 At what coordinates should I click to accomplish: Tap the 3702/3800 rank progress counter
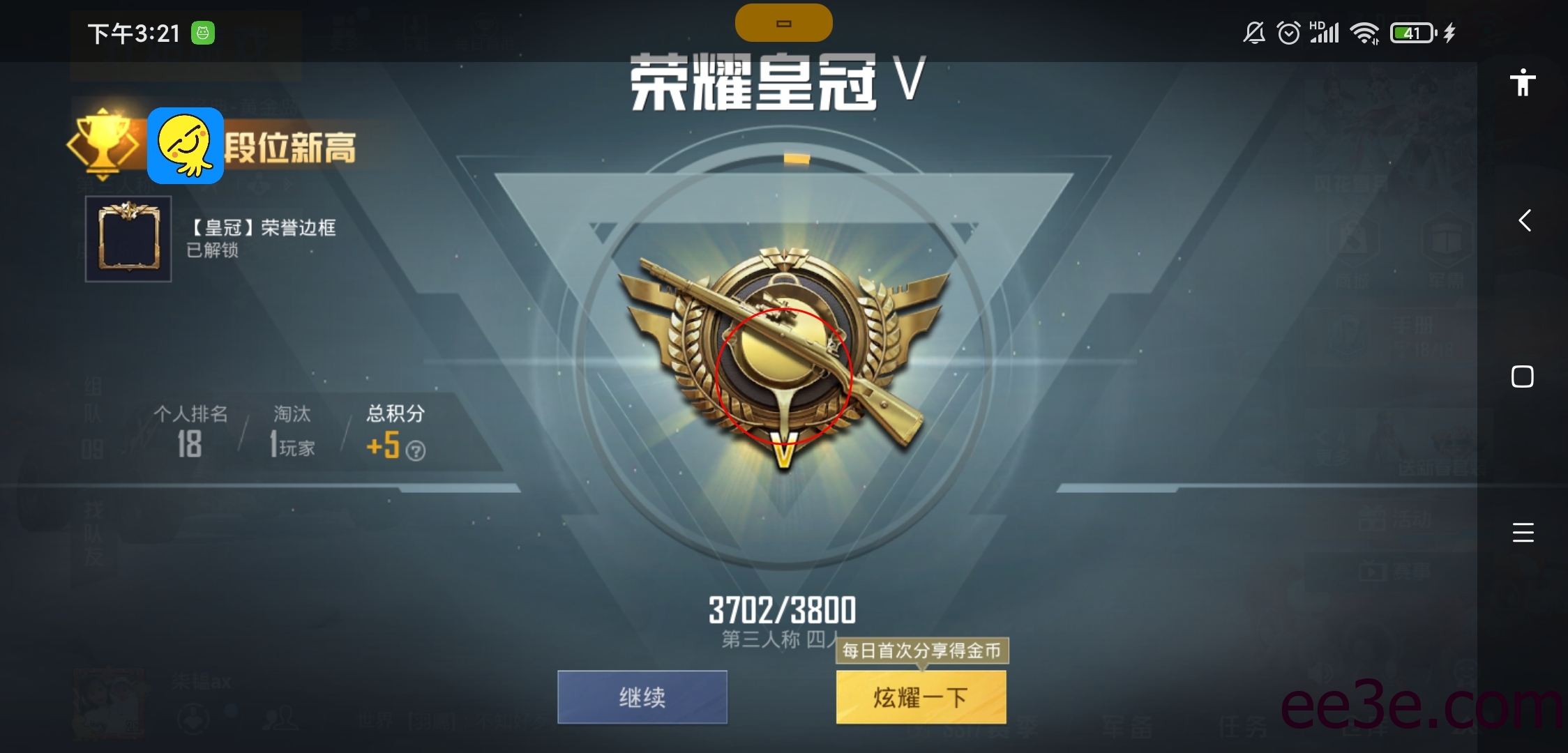coord(783,609)
